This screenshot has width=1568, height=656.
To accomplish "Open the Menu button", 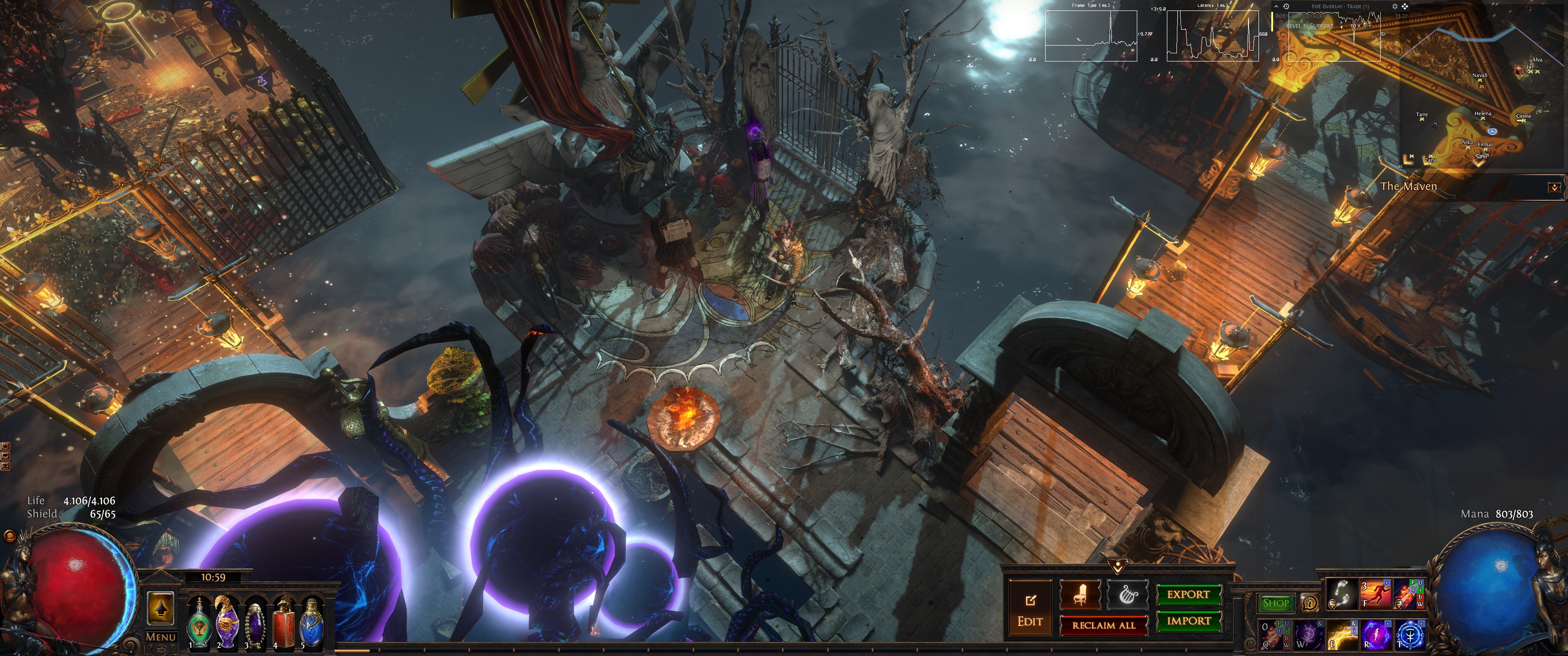I will [161, 637].
